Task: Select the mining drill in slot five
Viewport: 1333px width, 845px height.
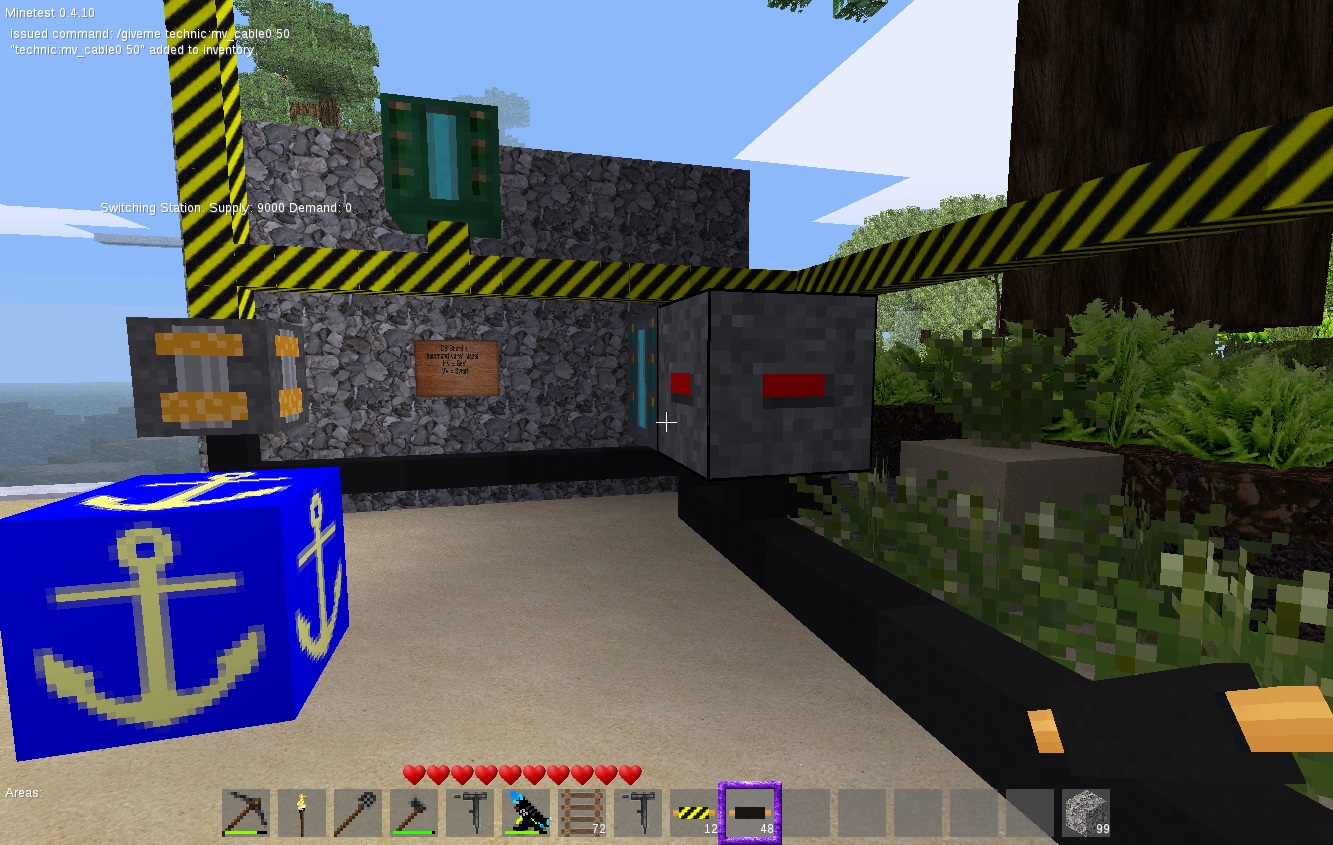Action: (x=470, y=812)
